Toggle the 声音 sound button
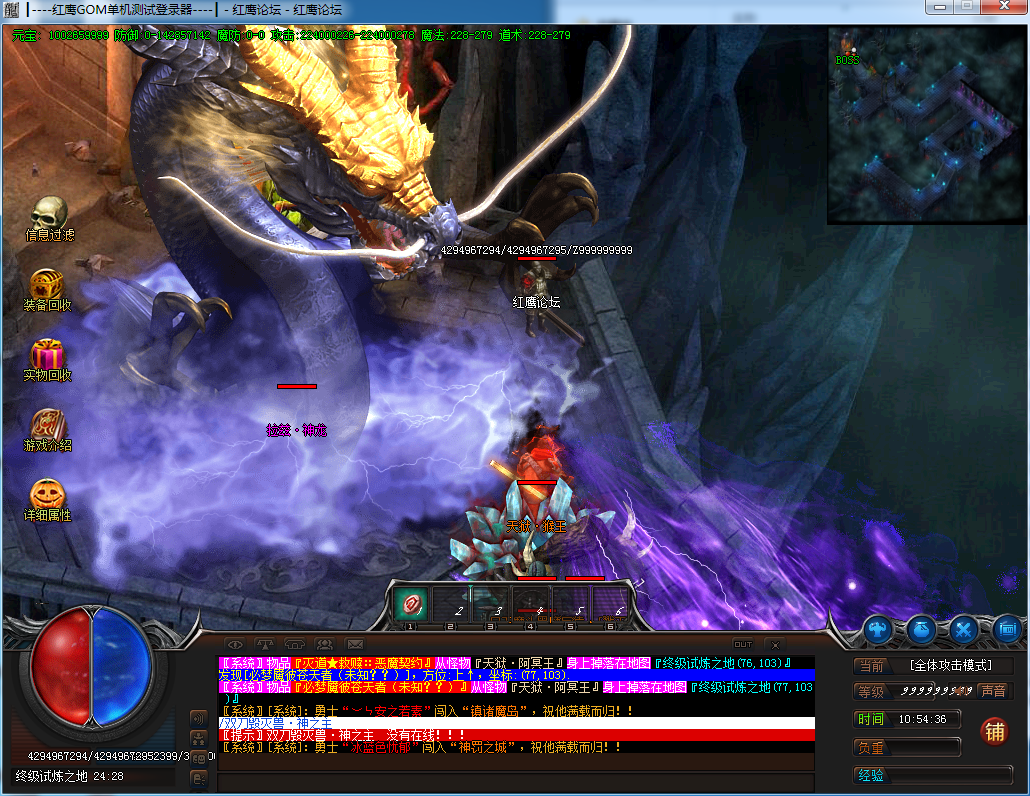This screenshot has width=1030, height=796. [992, 691]
